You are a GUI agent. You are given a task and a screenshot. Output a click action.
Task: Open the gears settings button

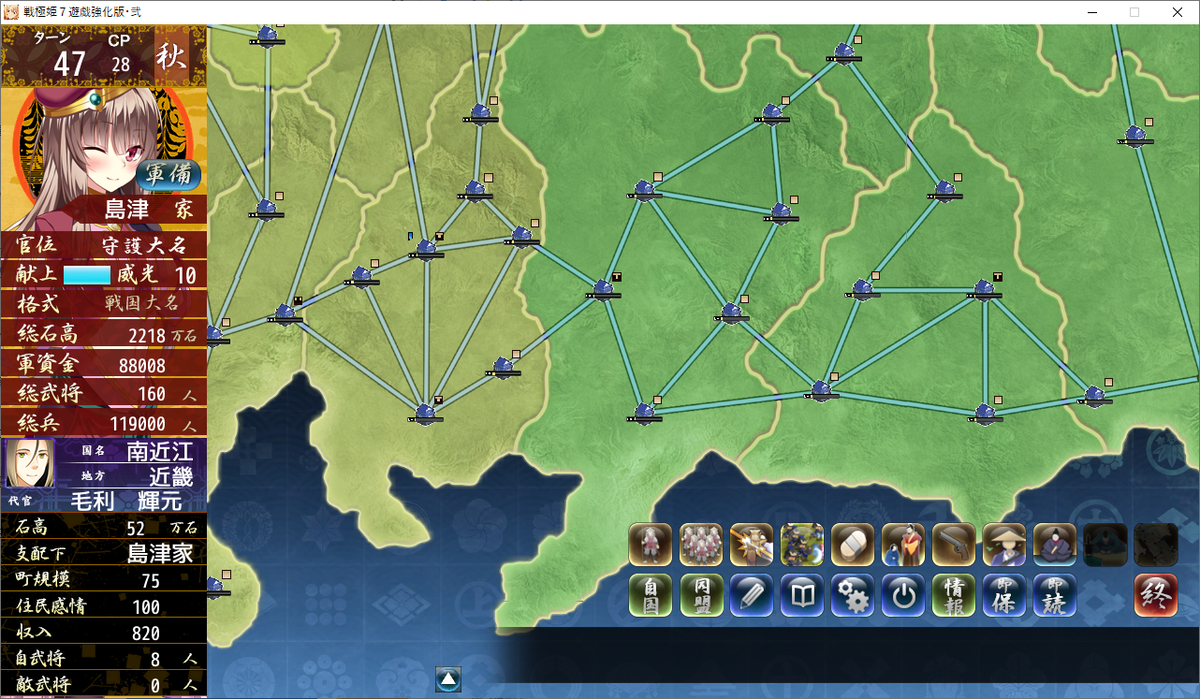853,595
